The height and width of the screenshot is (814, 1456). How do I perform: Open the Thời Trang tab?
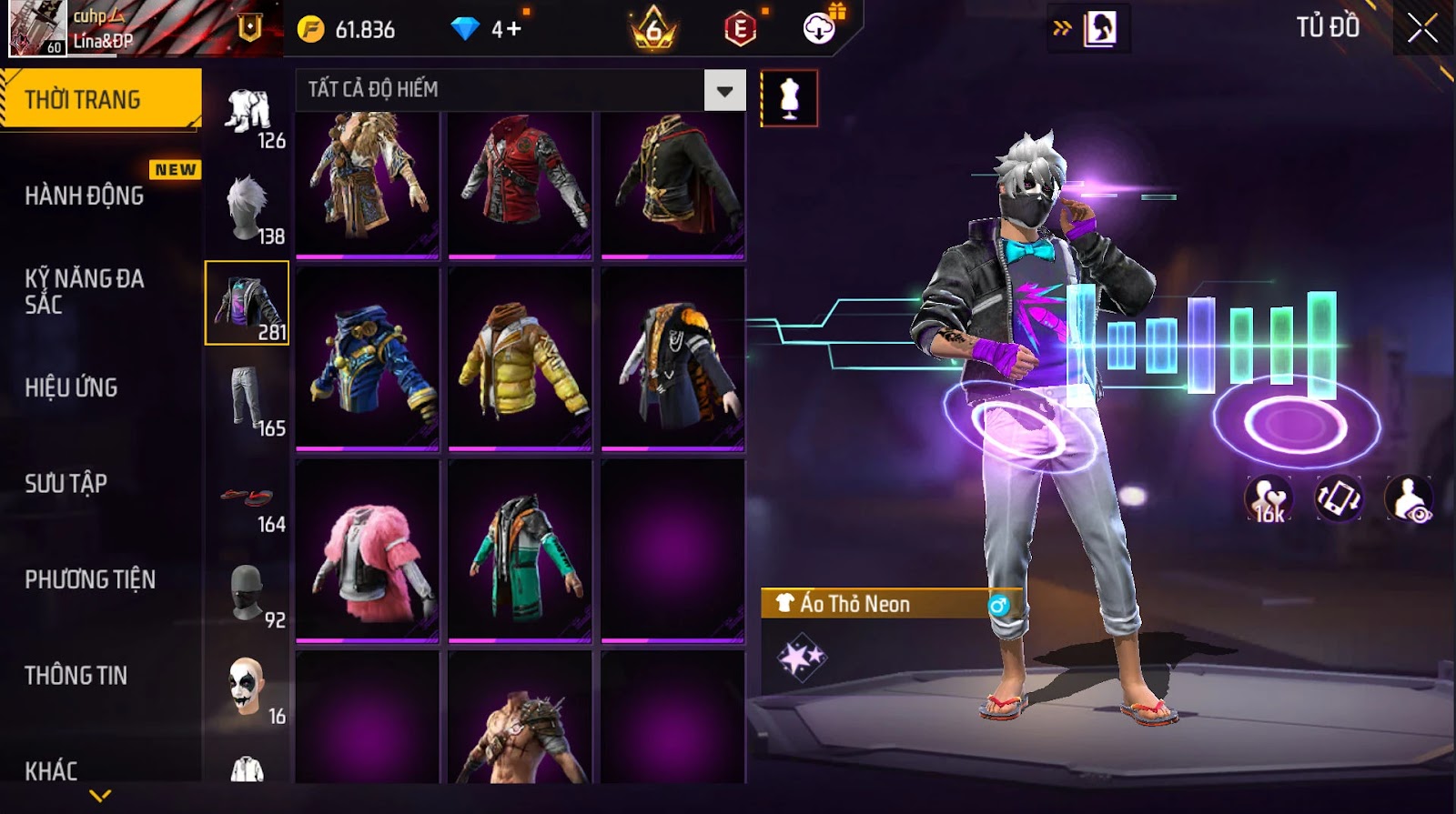coord(100,99)
